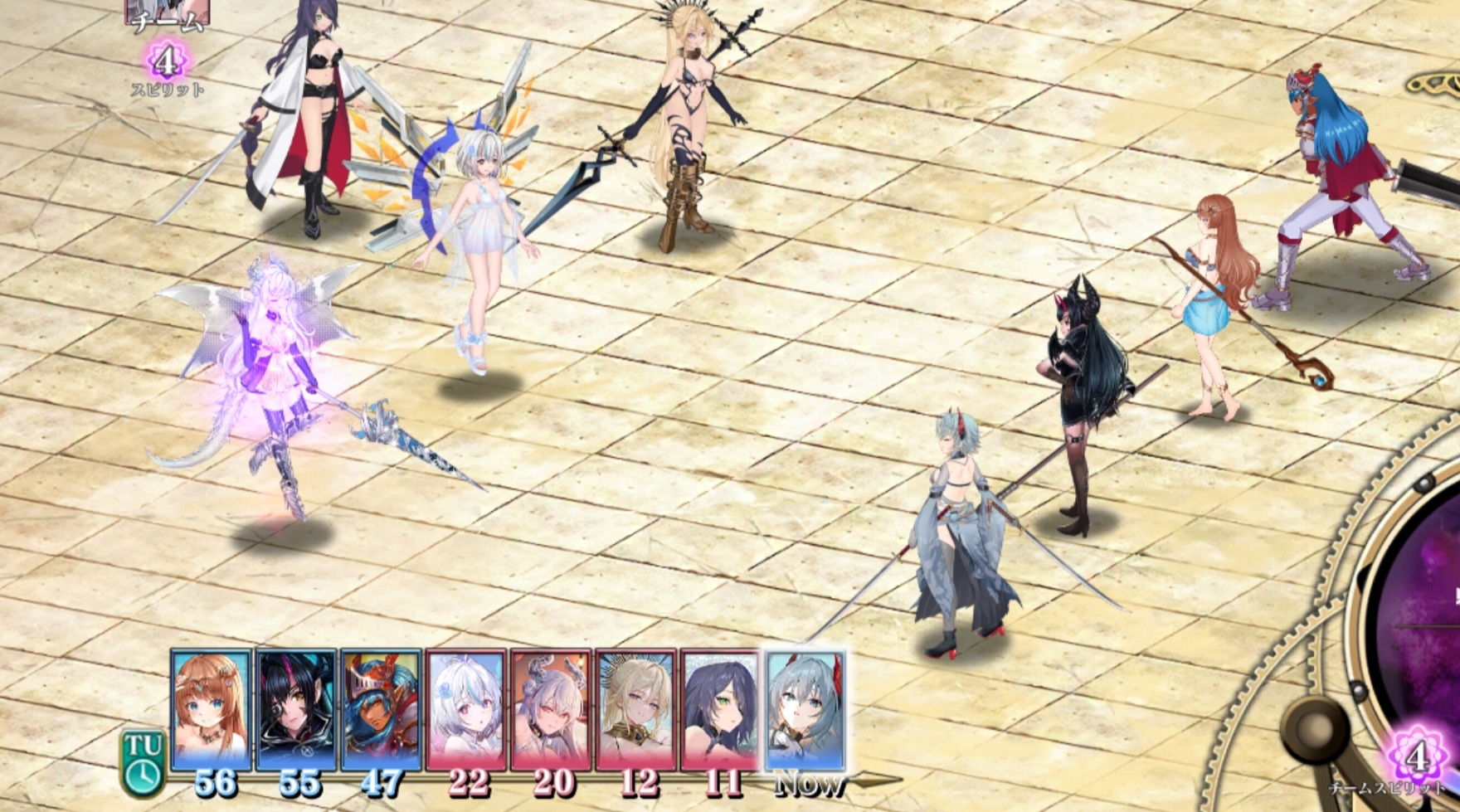Select the black-haired horned girl portrait
This screenshot has height=812, width=1460.
(296, 710)
